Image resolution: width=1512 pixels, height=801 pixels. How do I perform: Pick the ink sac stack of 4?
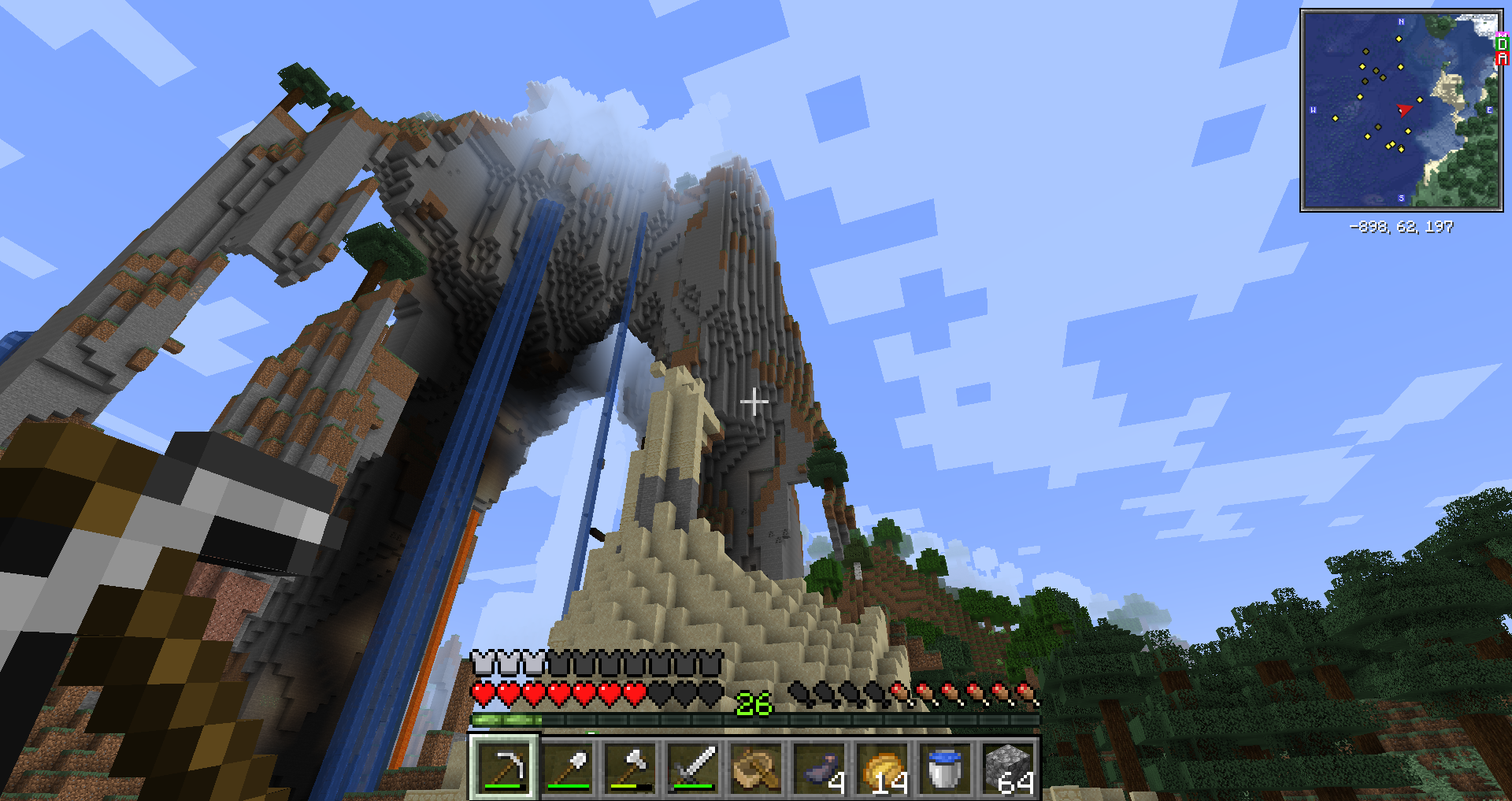(820, 767)
